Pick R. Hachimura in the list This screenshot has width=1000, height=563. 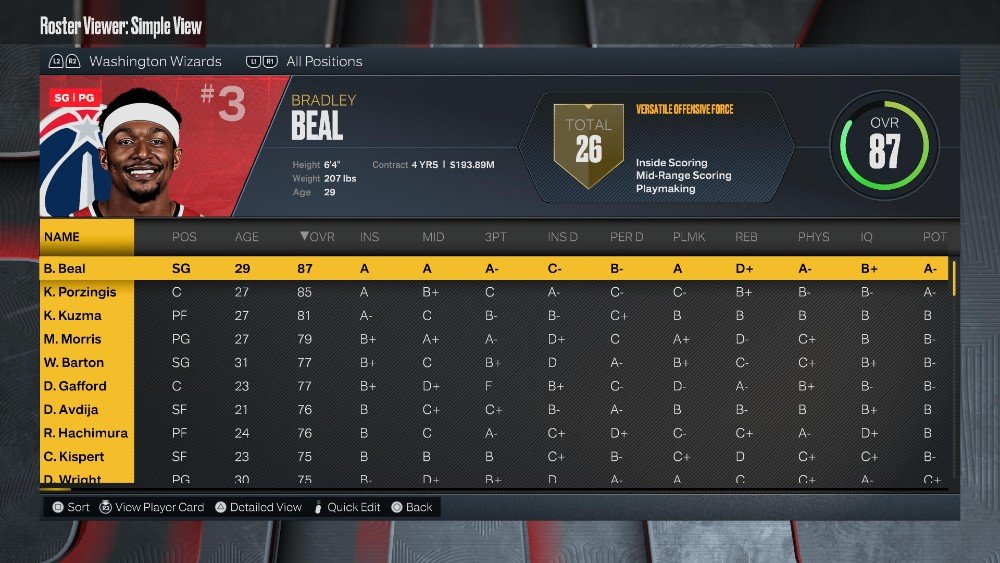(x=86, y=433)
